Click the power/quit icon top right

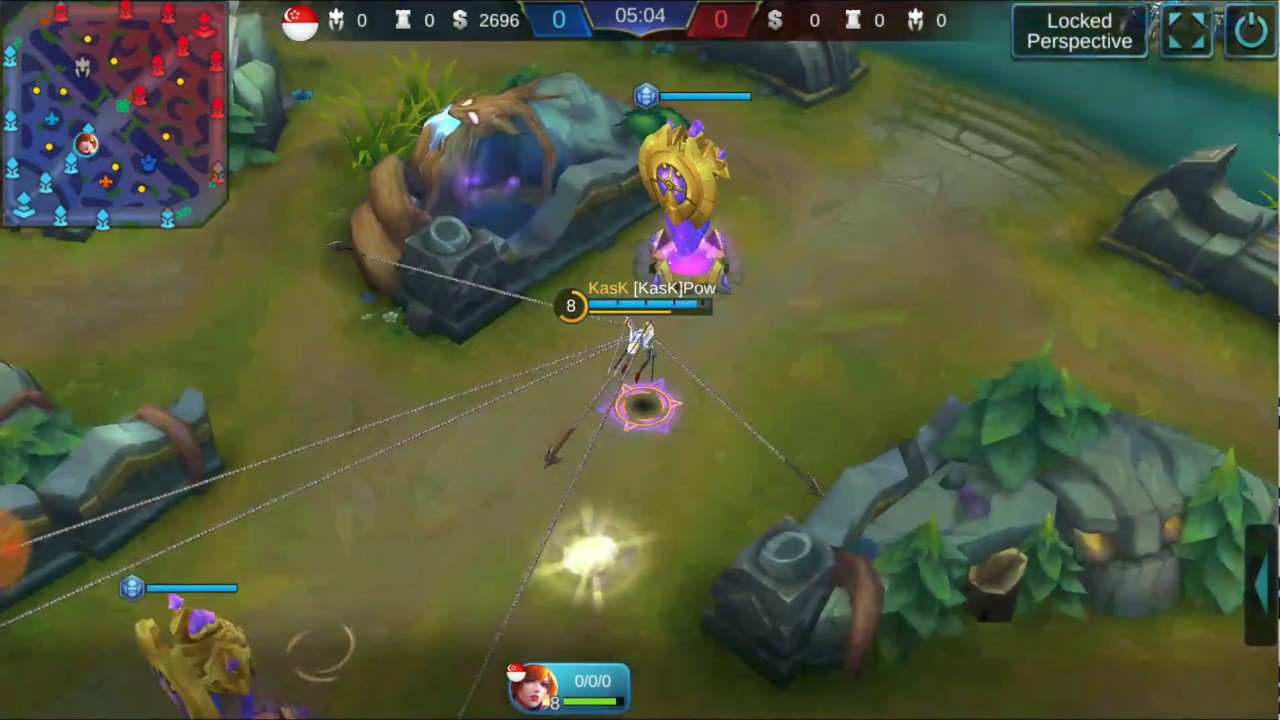(1252, 30)
